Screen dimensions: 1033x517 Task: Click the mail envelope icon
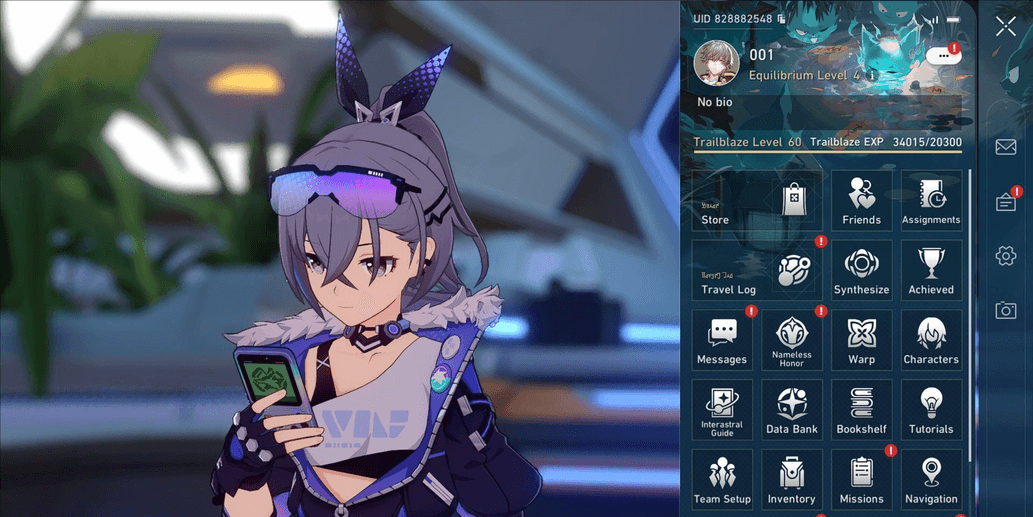pos(1006,147)
